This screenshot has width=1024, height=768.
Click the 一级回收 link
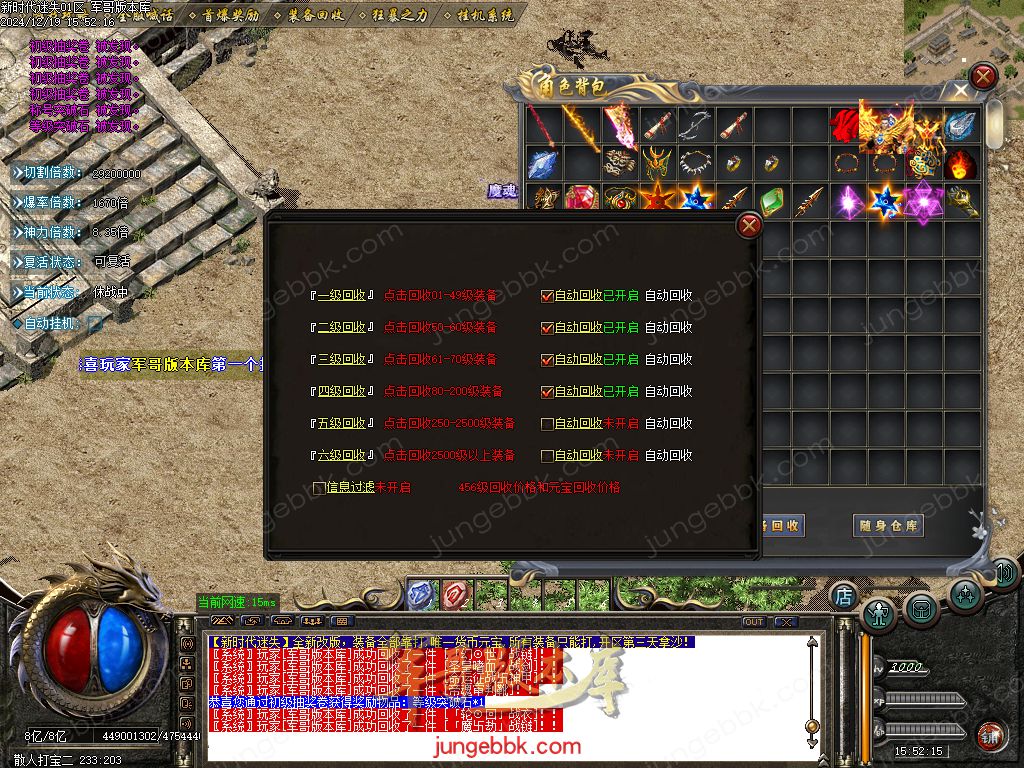(x=341, y=296)
